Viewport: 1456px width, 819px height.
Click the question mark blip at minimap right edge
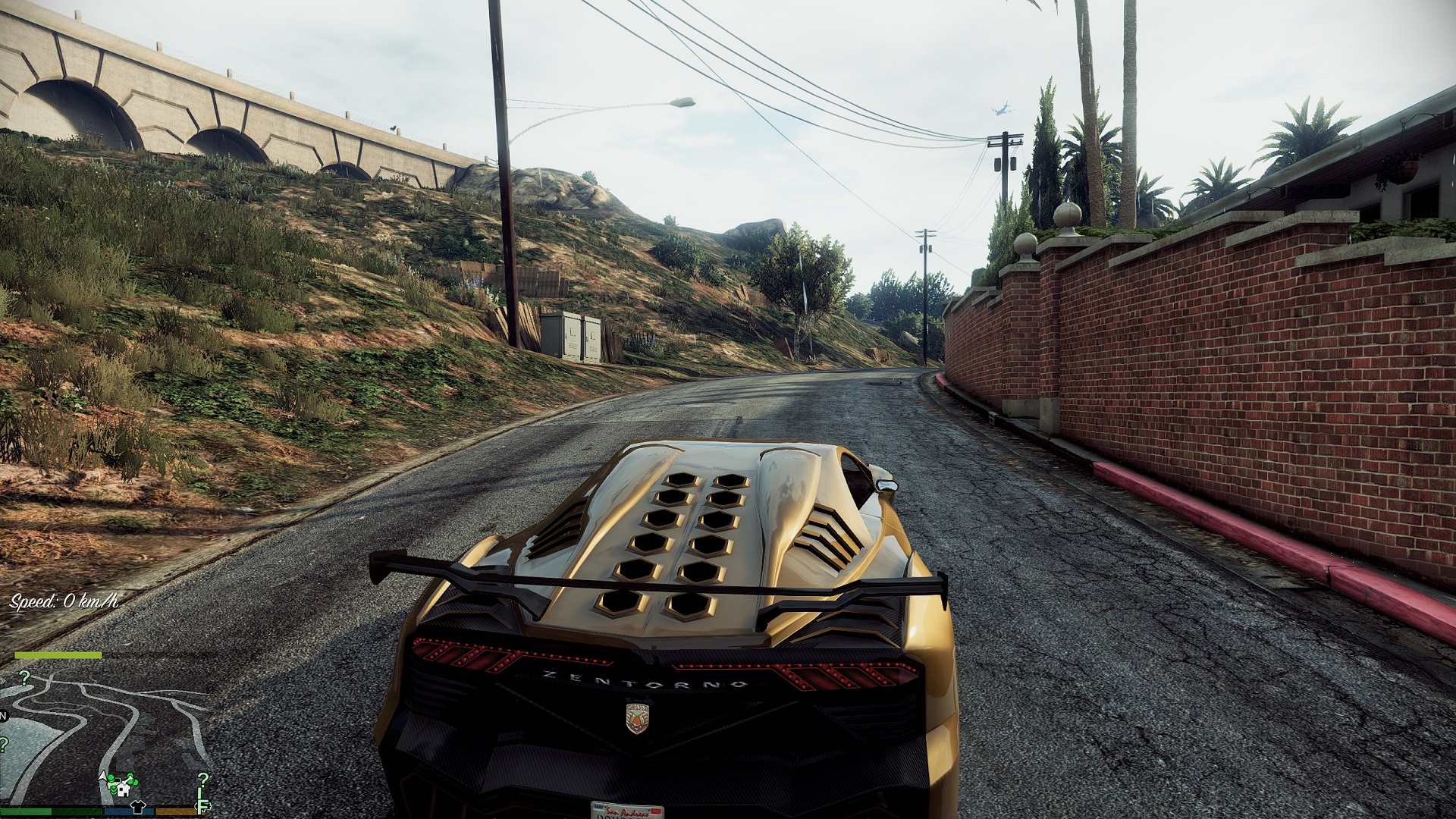(x=203, y=780)
